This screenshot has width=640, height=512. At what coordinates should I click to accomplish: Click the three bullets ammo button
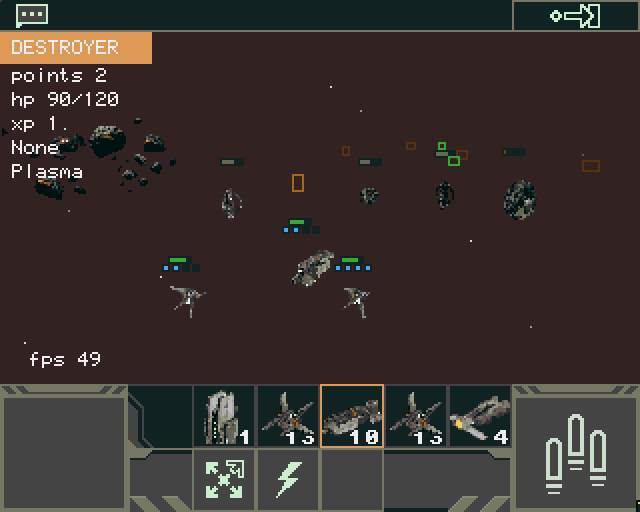pyautogui.click(x=576, y=450)
